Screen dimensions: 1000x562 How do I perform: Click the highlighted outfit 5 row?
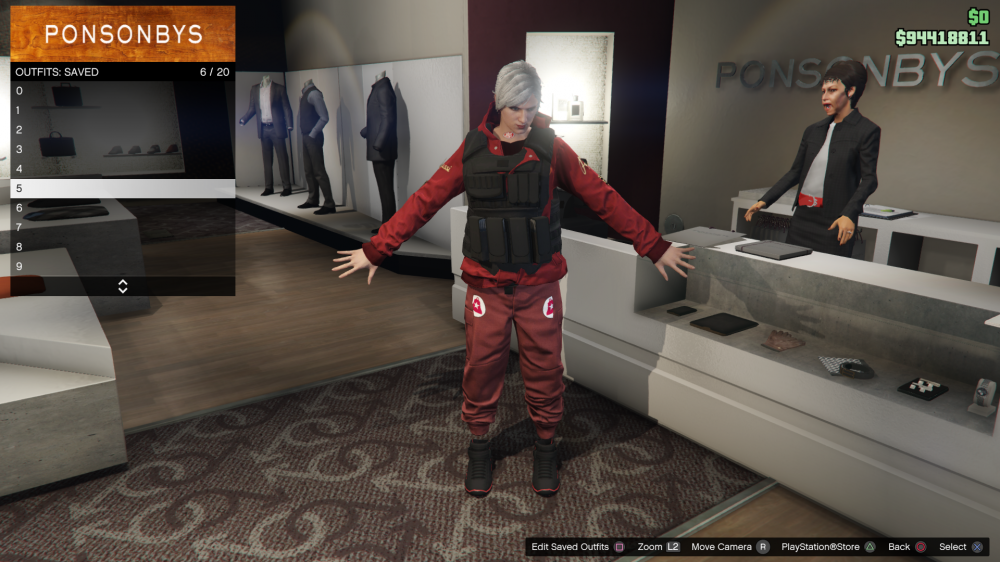pyautogui.click(x=122, y=188)
